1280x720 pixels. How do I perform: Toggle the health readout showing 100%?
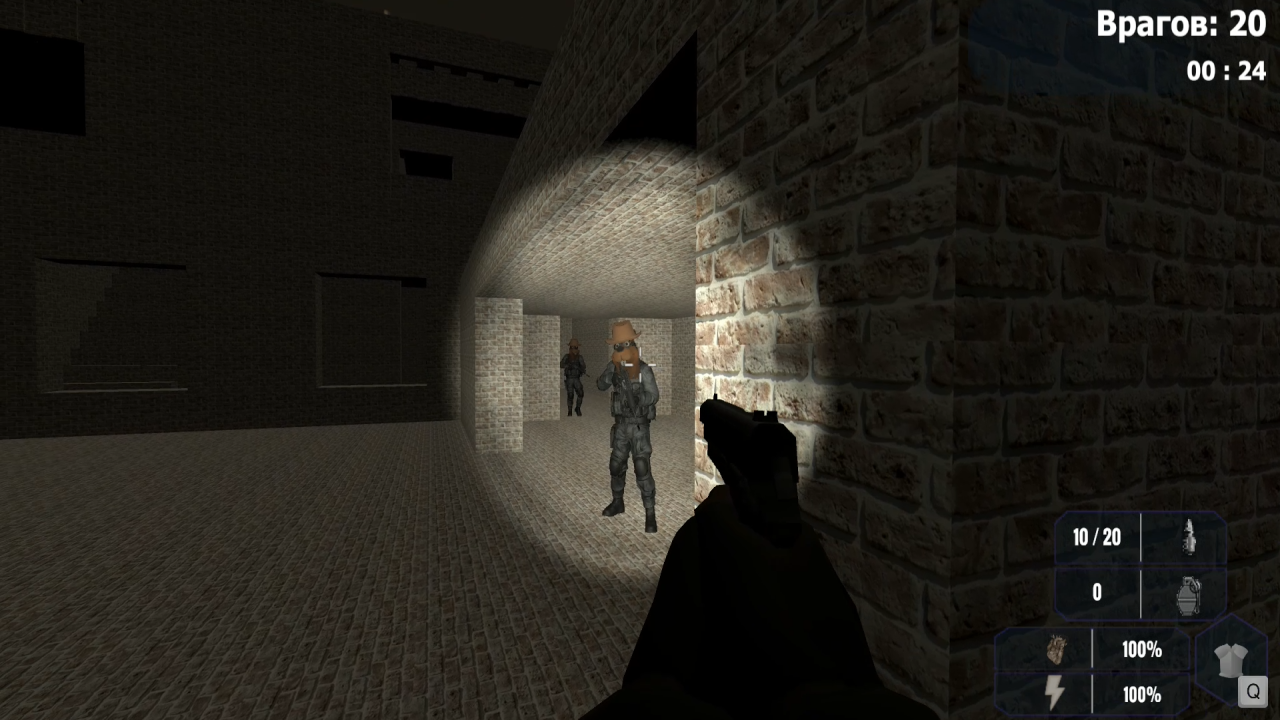[x=1141, y=650]
